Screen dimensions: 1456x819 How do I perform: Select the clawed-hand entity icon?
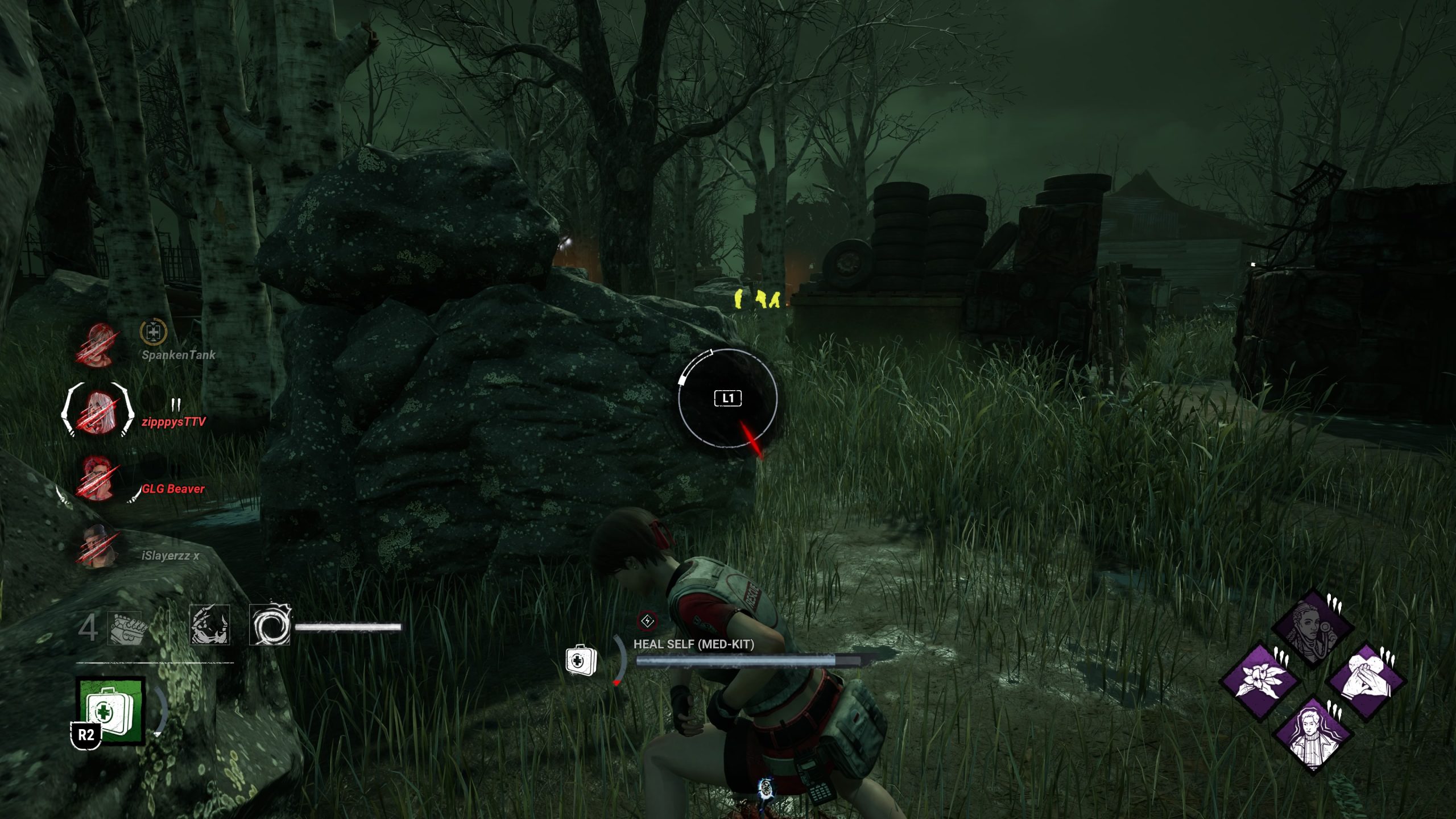coord(209,626)
